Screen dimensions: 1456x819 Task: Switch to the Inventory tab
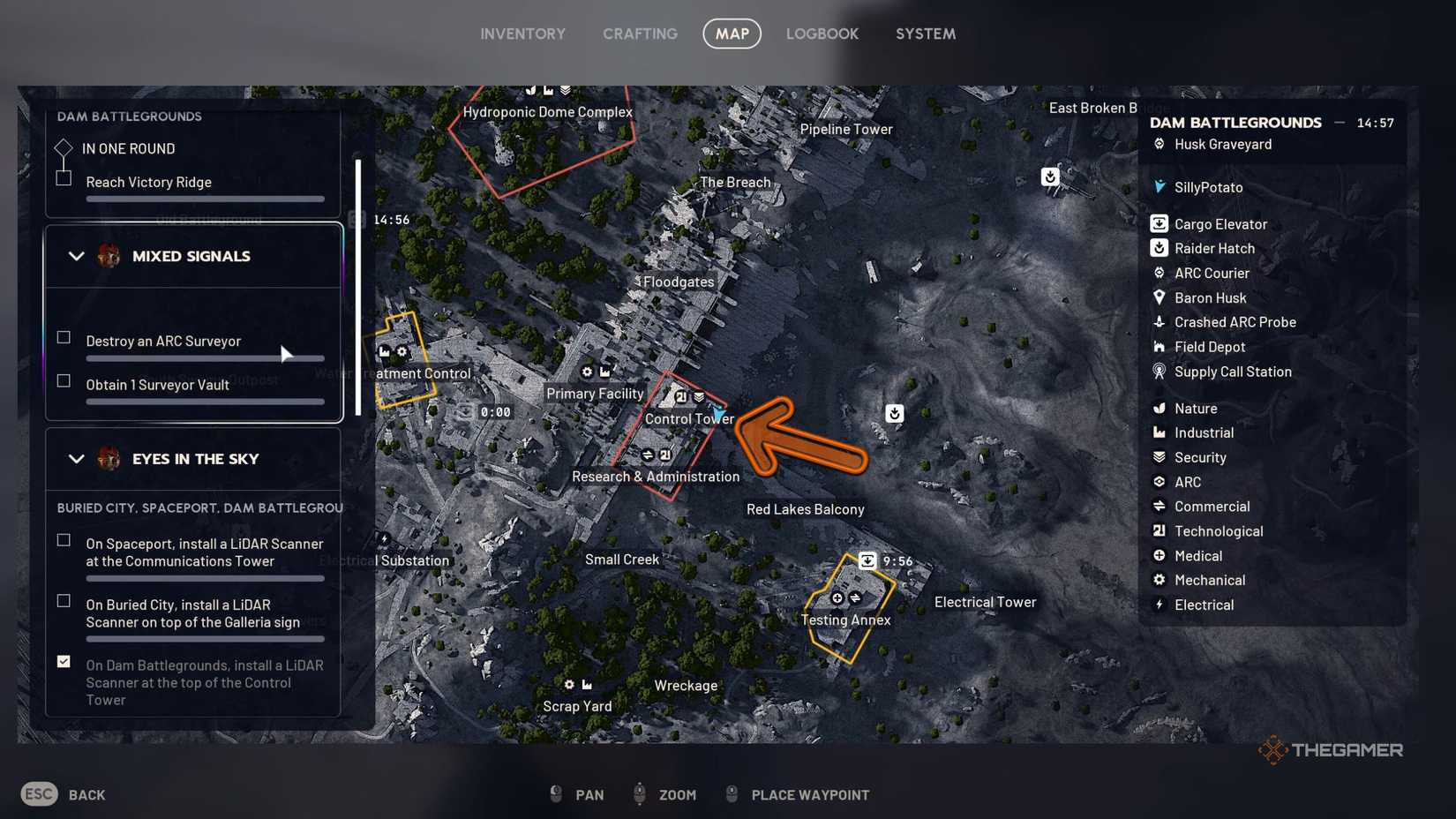(x=522, y=34)
